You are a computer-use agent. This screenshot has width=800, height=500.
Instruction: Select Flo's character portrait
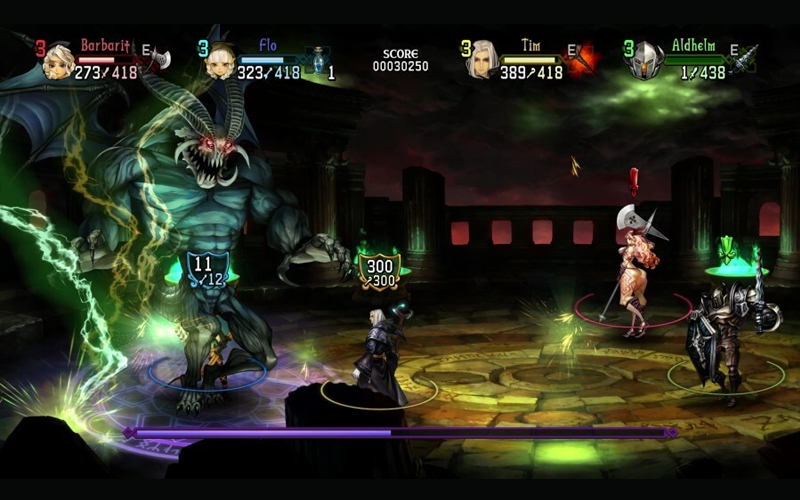tap(219, 61)
